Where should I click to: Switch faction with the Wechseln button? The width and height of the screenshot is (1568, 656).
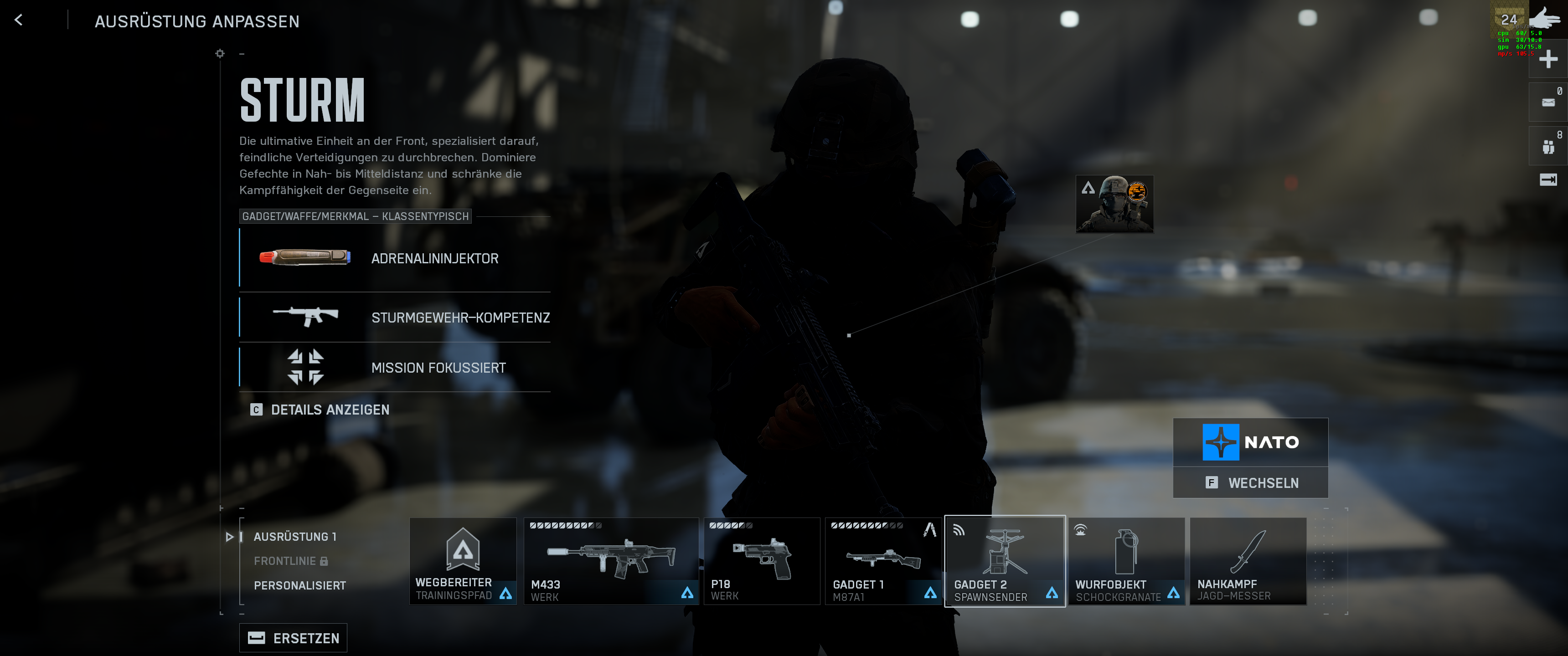click(1250, 482)
